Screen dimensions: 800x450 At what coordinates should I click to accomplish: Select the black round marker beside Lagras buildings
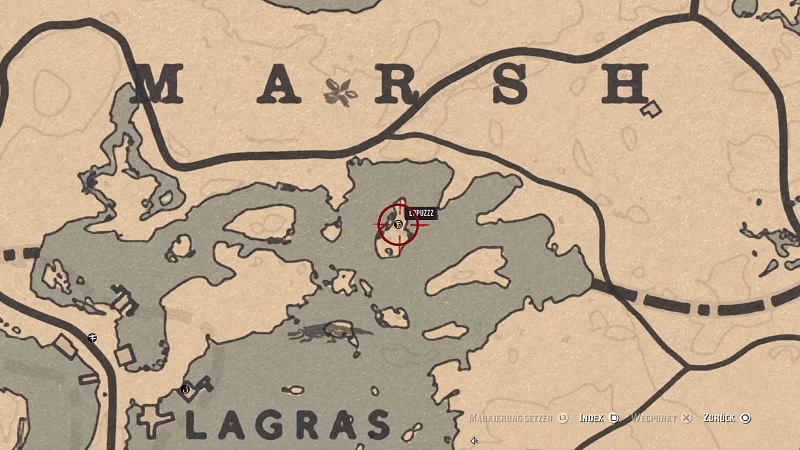[186, 389]
